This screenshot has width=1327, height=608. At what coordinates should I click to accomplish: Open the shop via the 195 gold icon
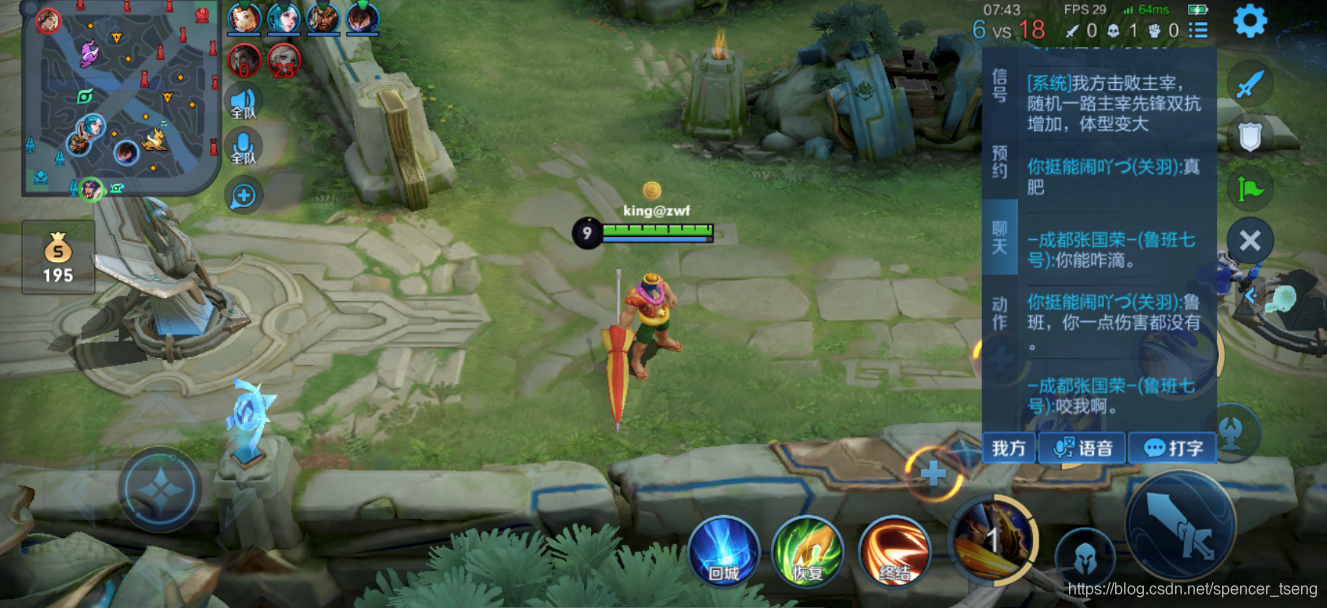[58, 256]
